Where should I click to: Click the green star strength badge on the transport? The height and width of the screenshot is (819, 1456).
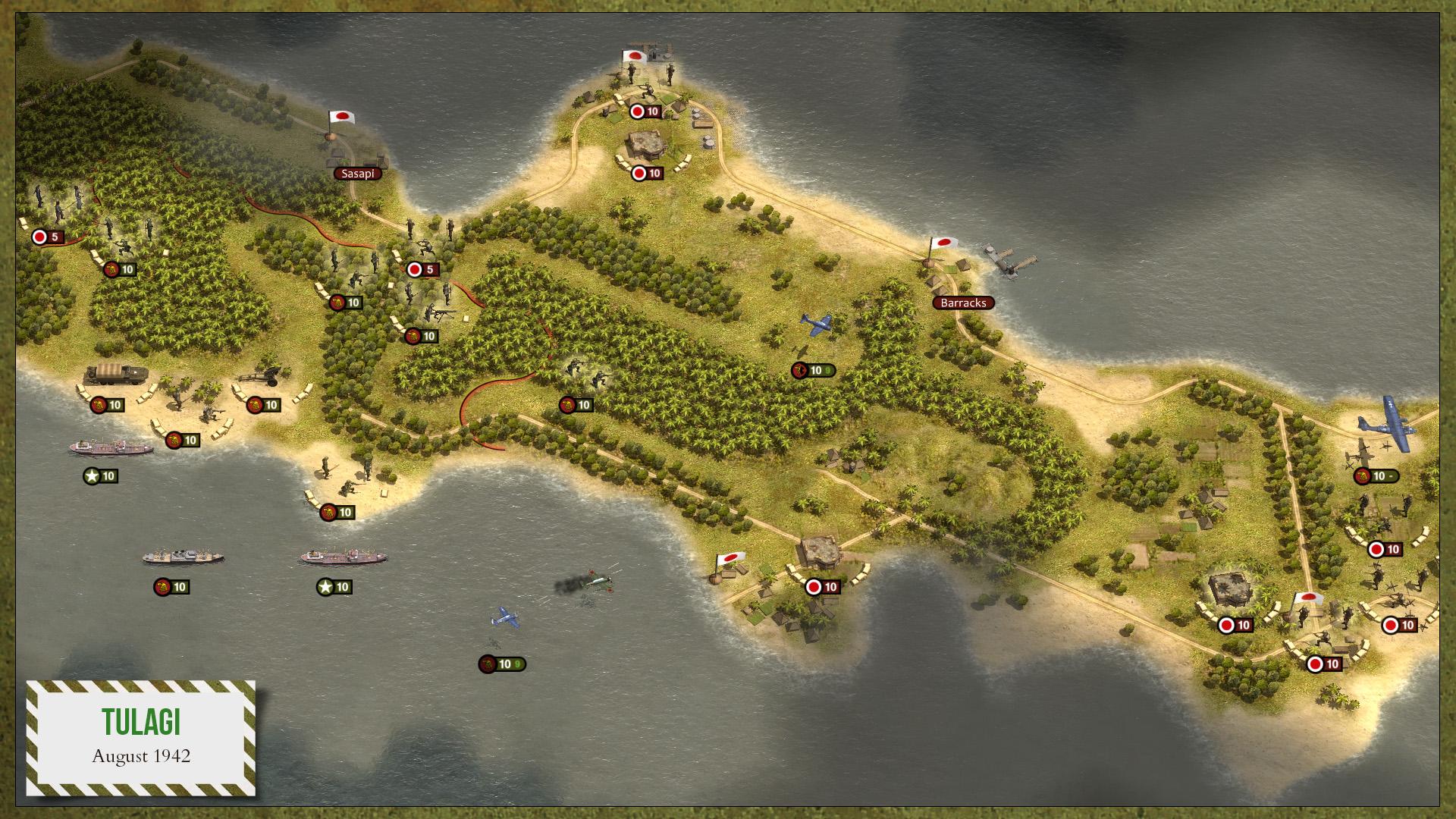pos(334,585)
